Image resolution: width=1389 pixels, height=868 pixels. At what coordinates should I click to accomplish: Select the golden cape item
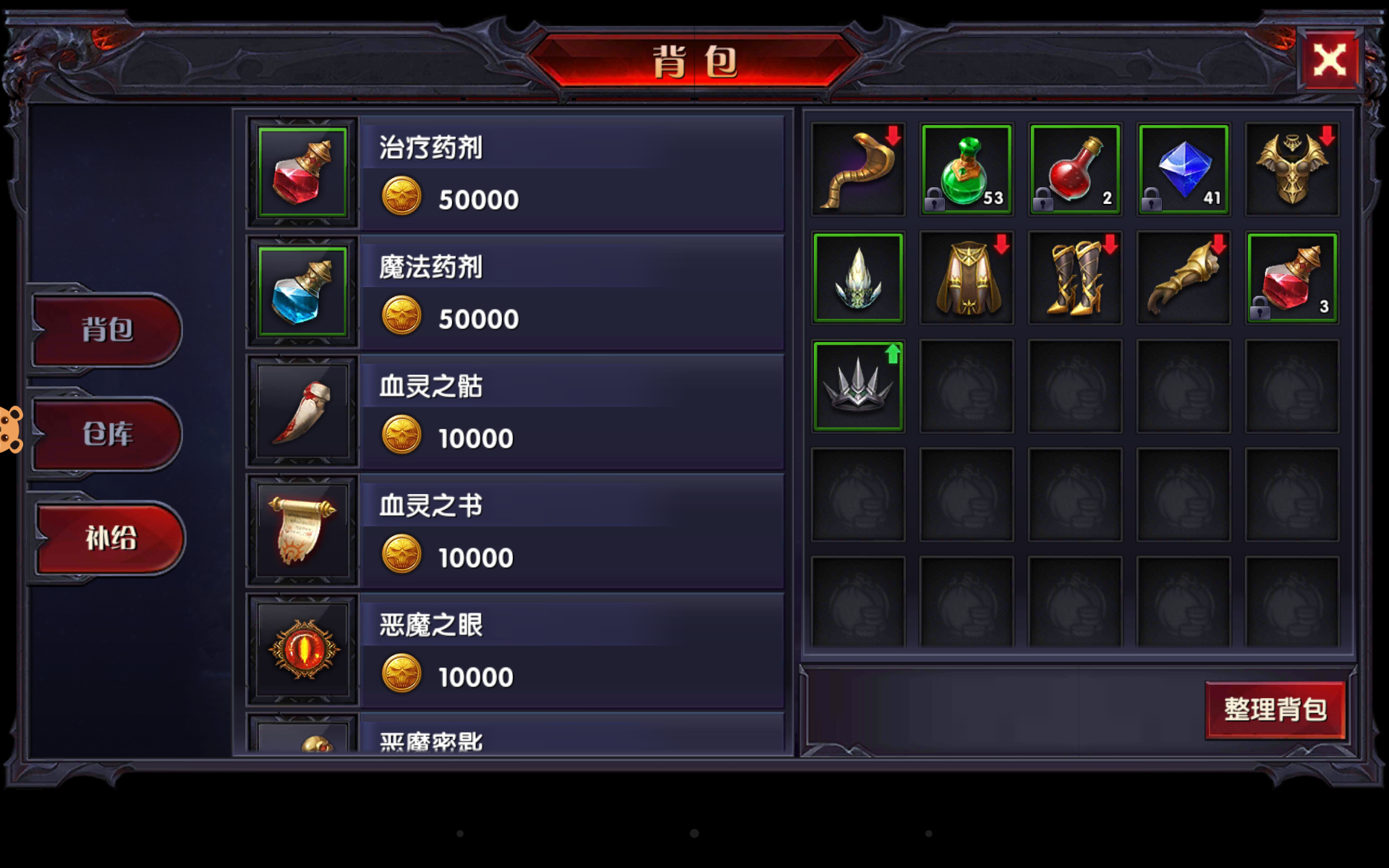[967, 278]
